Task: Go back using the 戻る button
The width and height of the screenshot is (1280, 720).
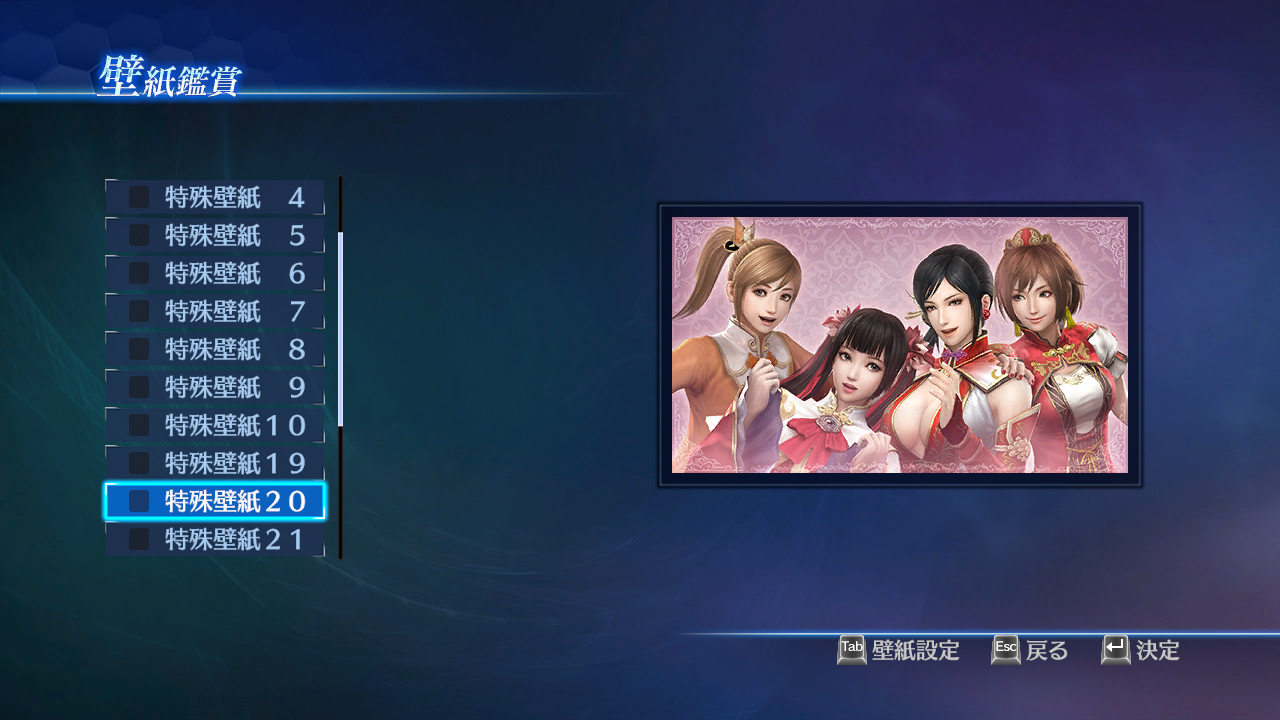Action: point(1045,650)
